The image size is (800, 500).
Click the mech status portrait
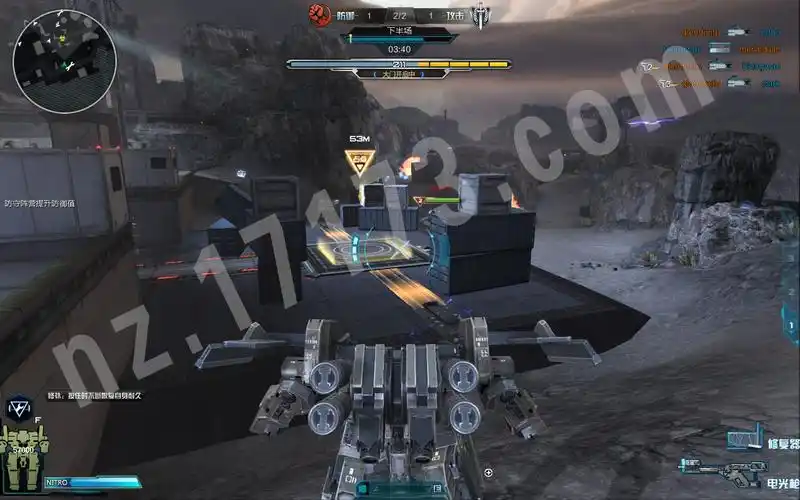click(x=22, y=450)
